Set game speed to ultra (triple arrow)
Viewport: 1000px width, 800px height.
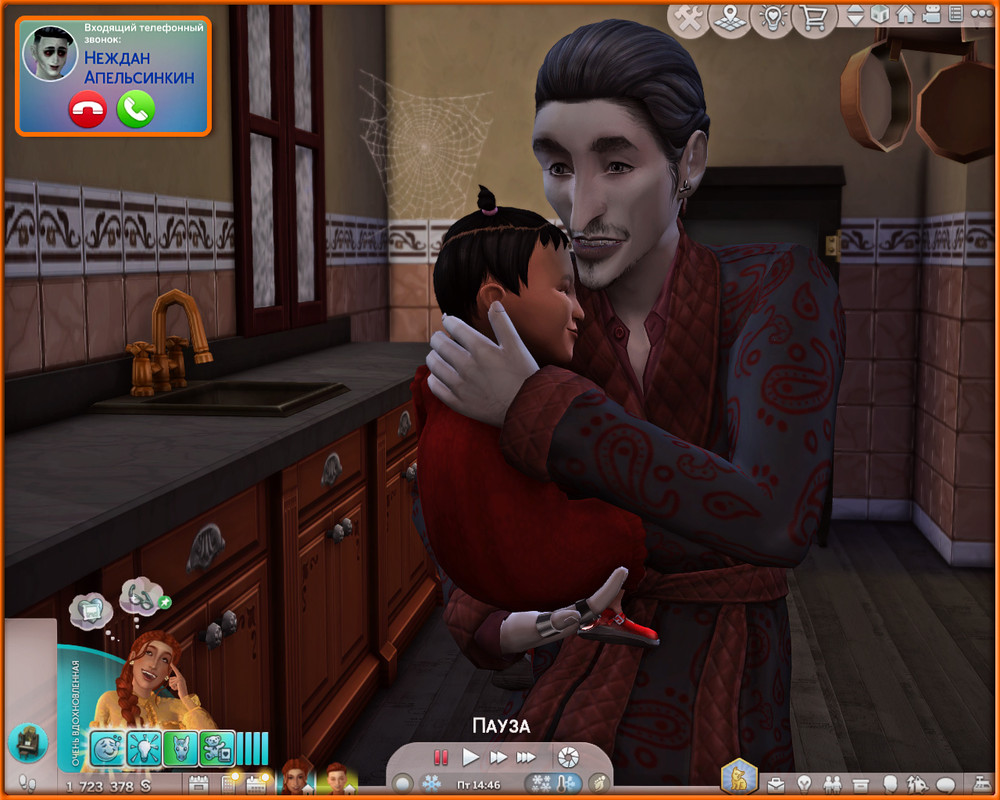(x=527, y=757)
